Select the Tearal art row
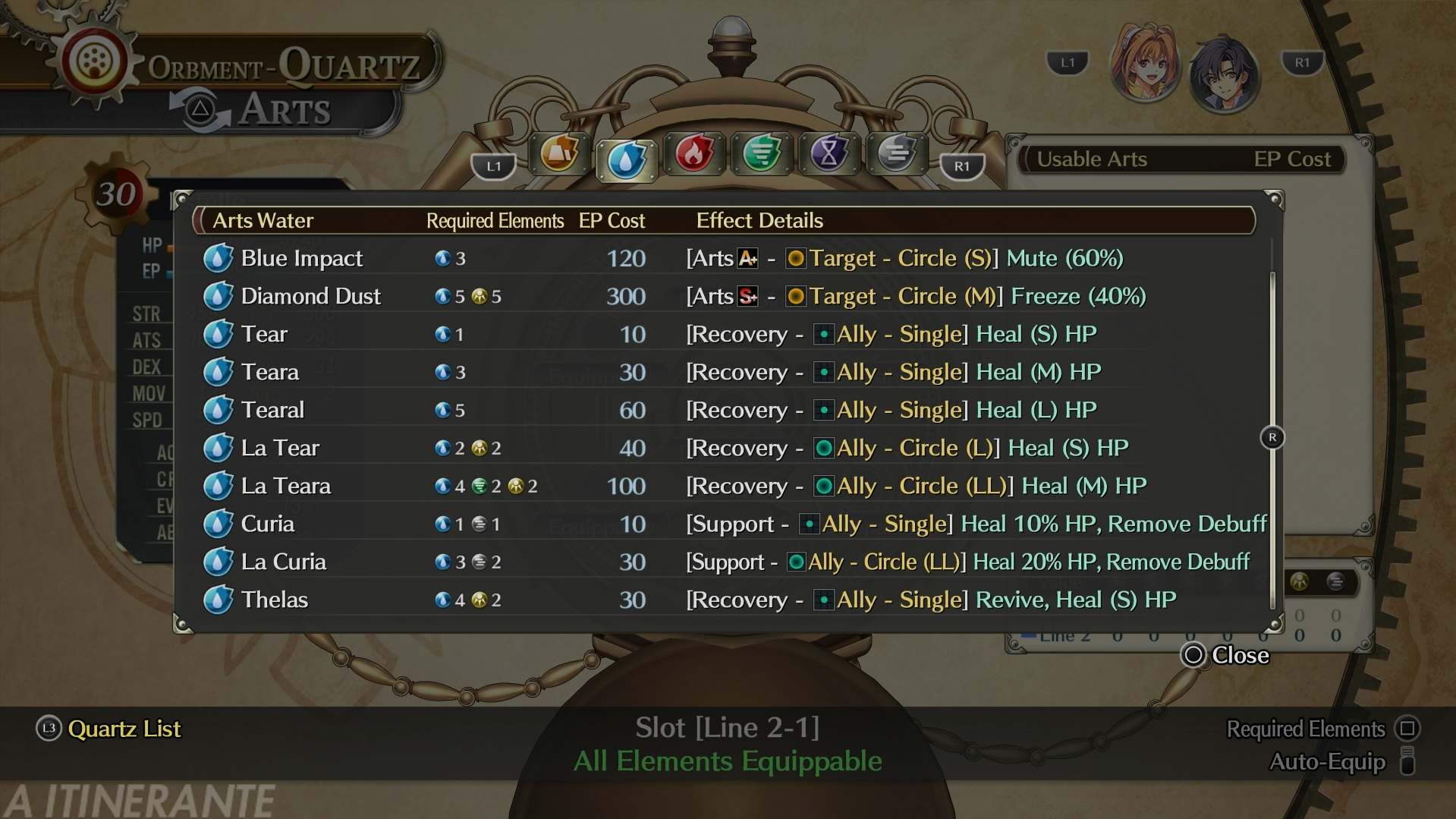Image resolution: width=1456 pixels, height=819 pixels. (272, 410)
